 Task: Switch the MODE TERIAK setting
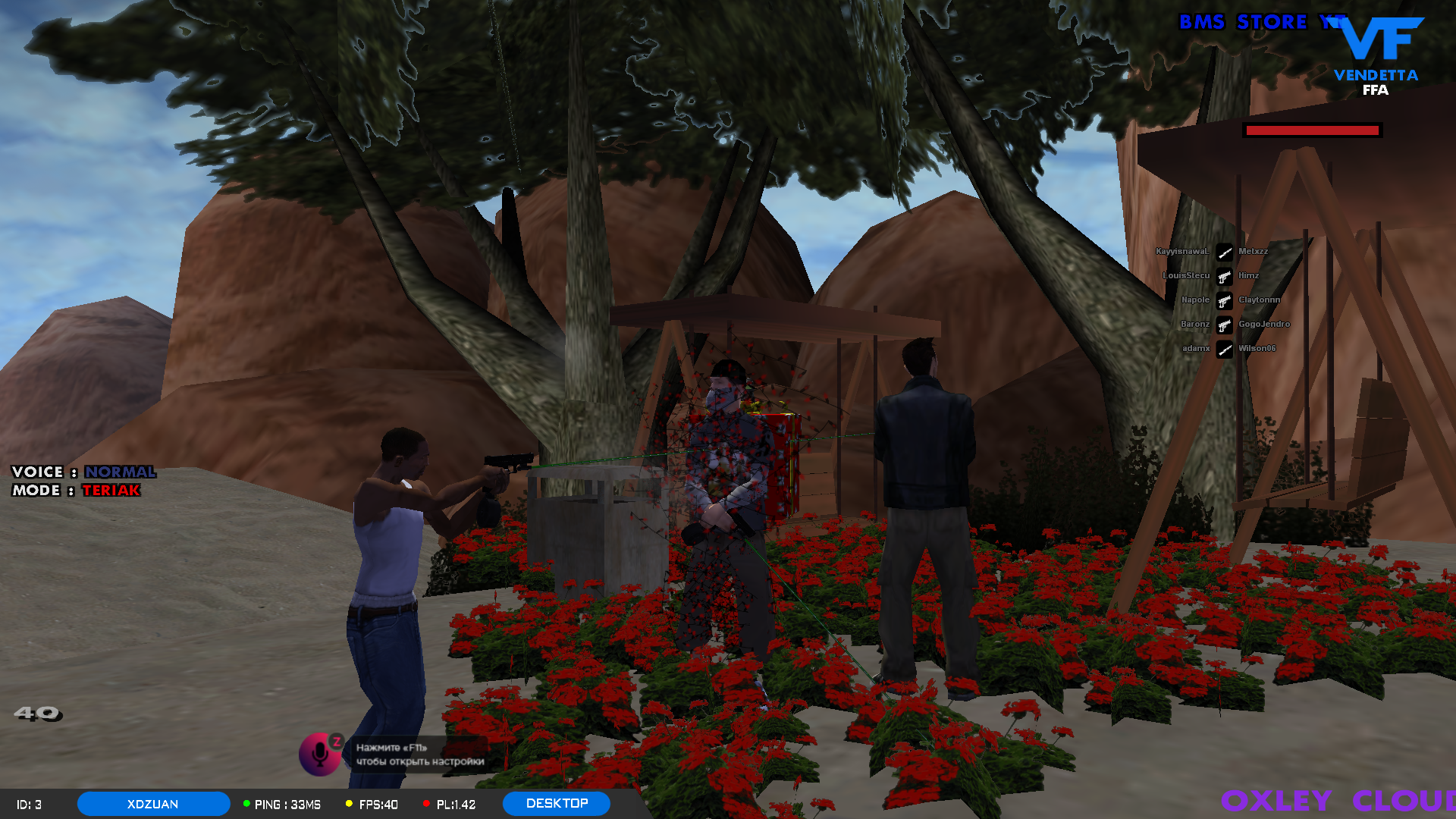coord(76,491)
